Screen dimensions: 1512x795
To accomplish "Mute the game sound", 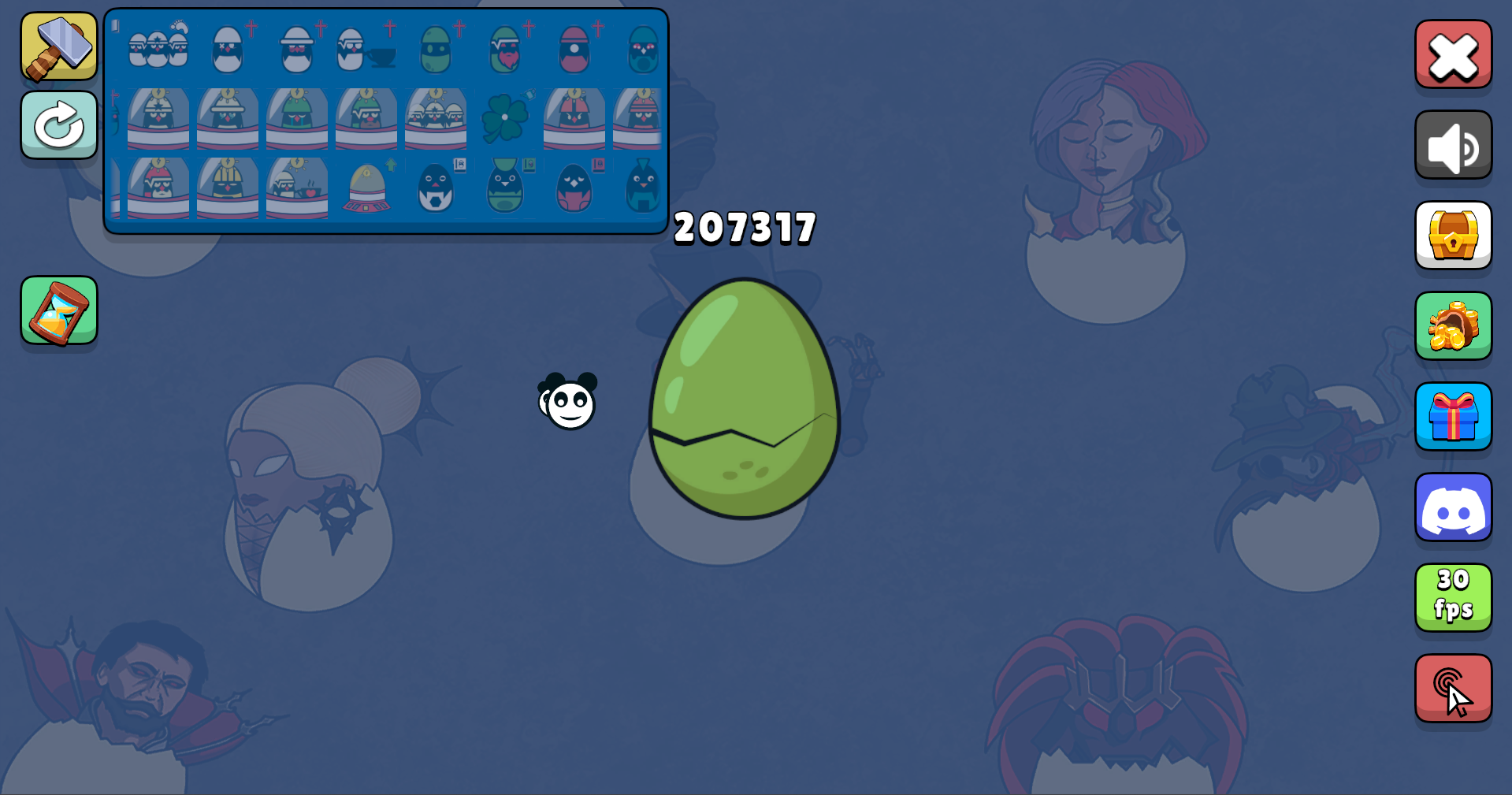I will [x=1453, y=144].
